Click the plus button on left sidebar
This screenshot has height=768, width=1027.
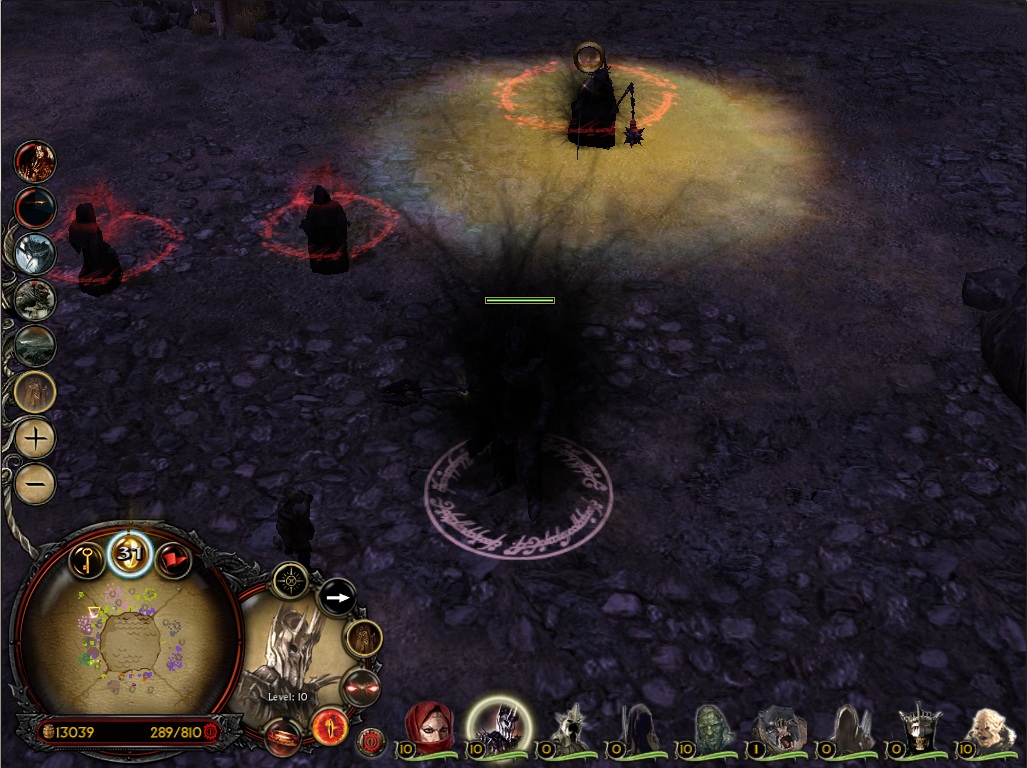click(36, 438)
